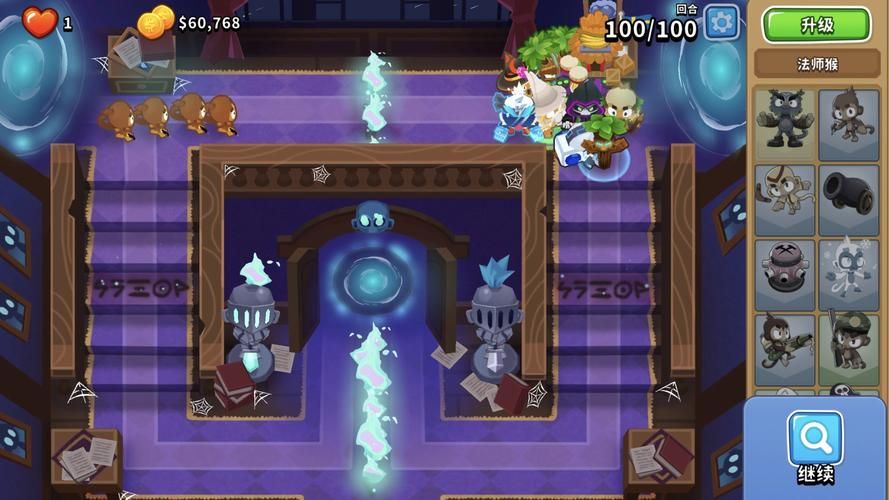
Task: Open the gear settings menu
Action: pos(721,22)
